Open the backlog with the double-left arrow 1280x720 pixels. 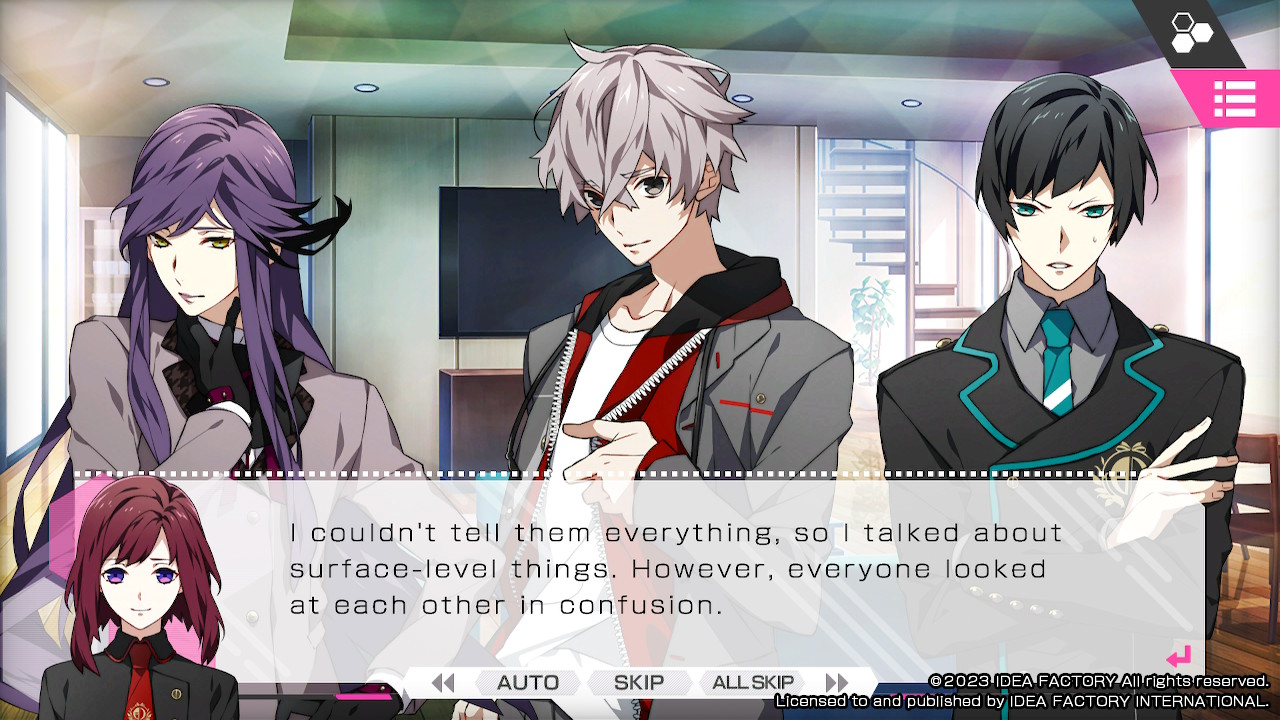(443, 682)
